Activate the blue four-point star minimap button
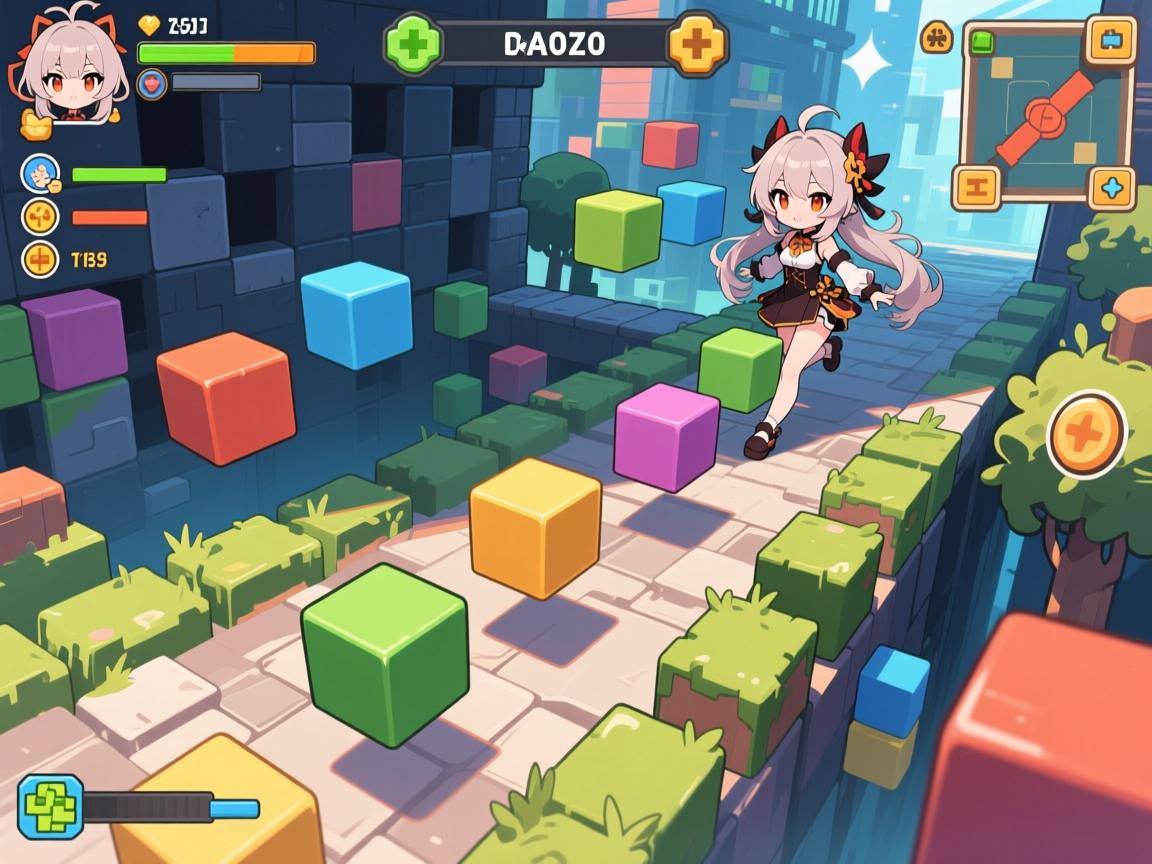 pyautogui.click(x=1112, y=186)
